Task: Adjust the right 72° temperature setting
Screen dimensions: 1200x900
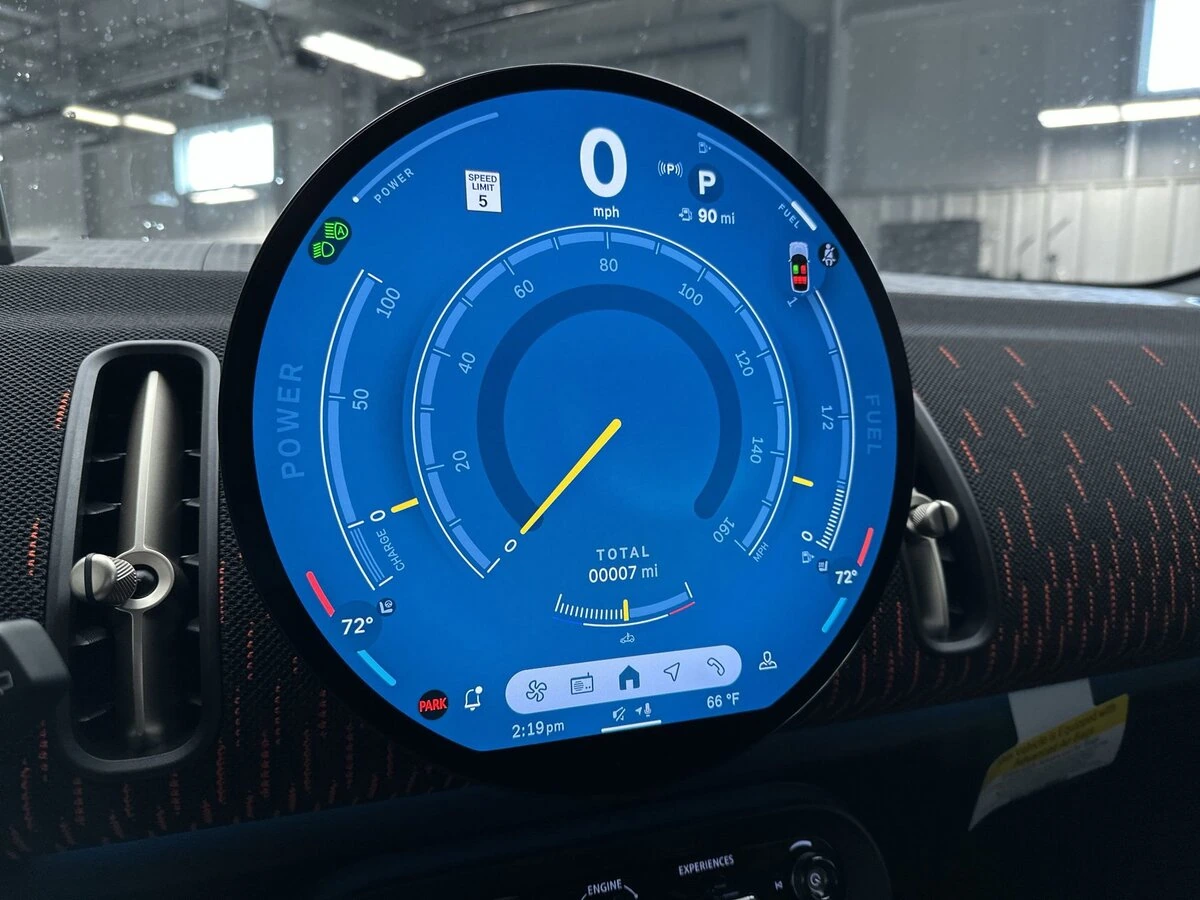Action: pyautogui.click(x=846, y=577)
